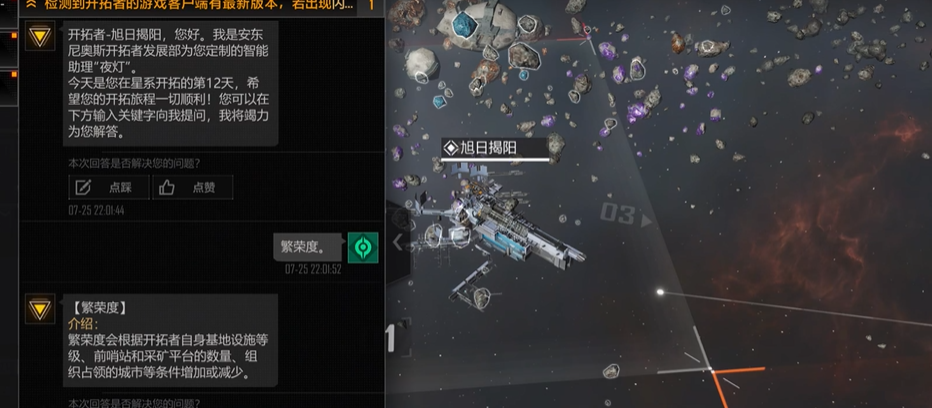
Task: Select the 旭日揭阳 base name label
Action: pyautogui.click(x=496, y=148)
